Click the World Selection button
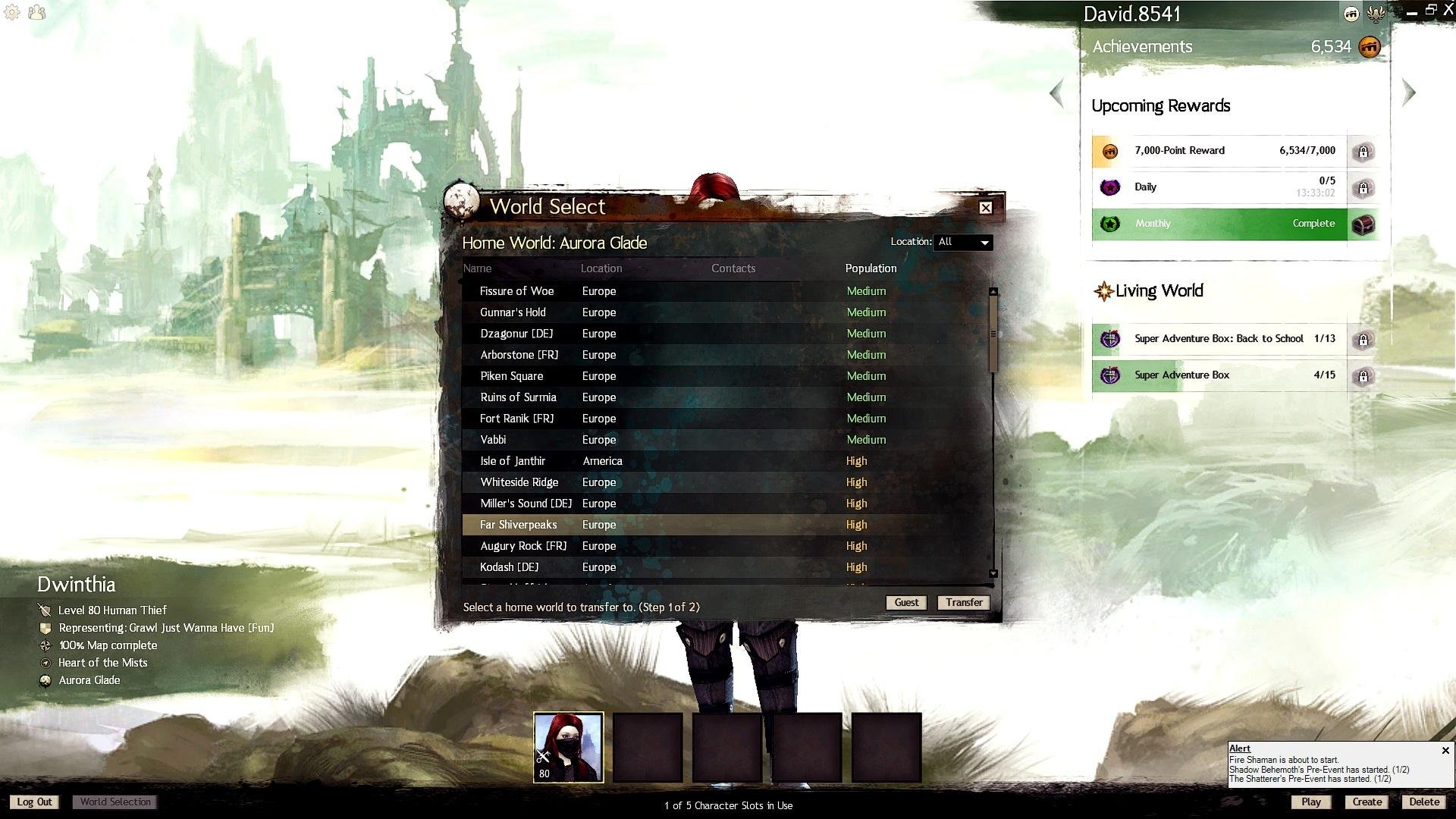 click(x=115, y=802)
